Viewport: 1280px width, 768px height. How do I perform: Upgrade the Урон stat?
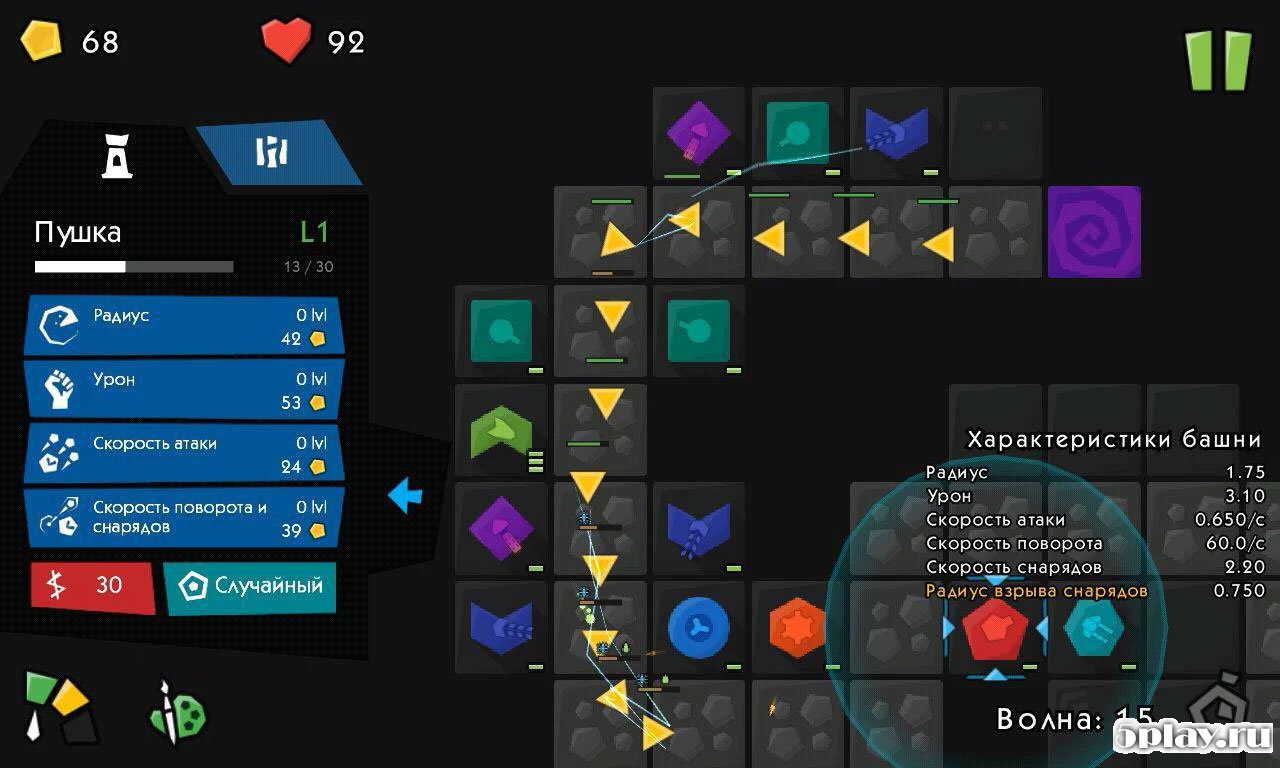(x=184, y=390)
